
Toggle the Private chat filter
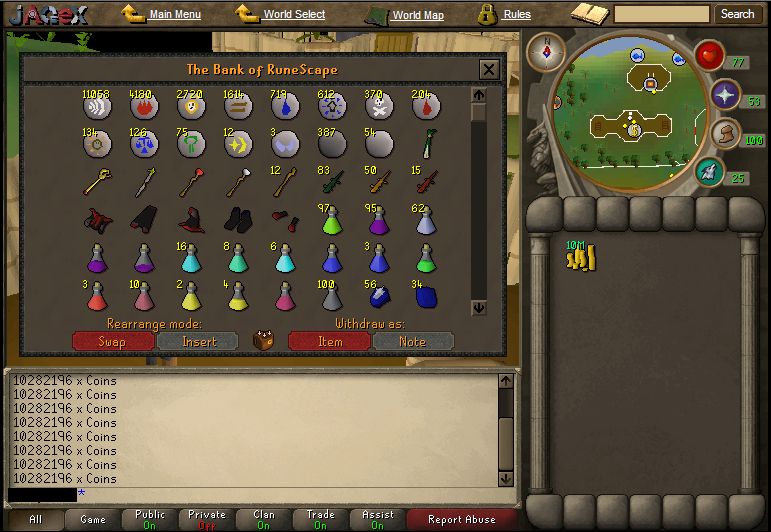click(207, 520)
